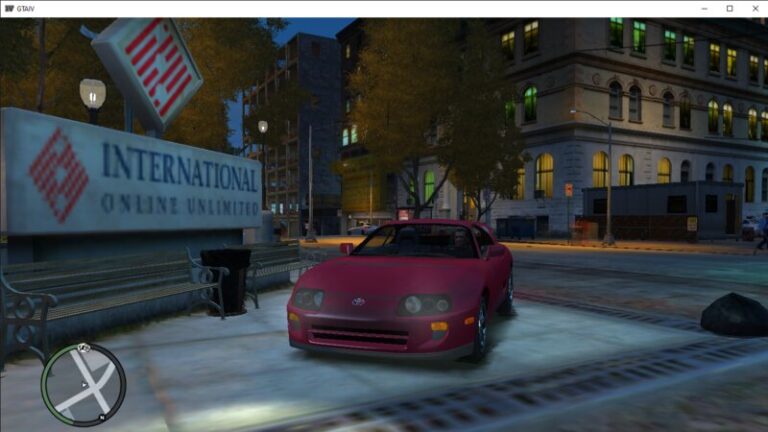Click the circular radar minimap
The image size is (768, 432).
[x=83, y=384]
